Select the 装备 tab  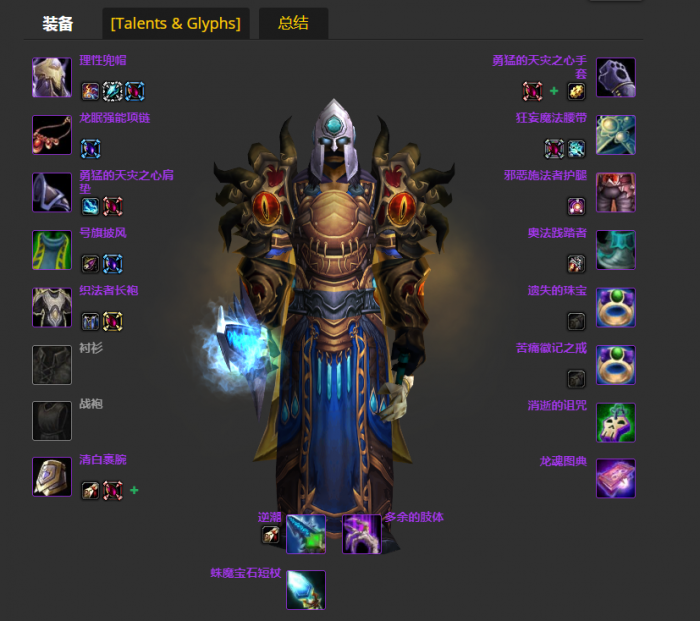[58, 23]
